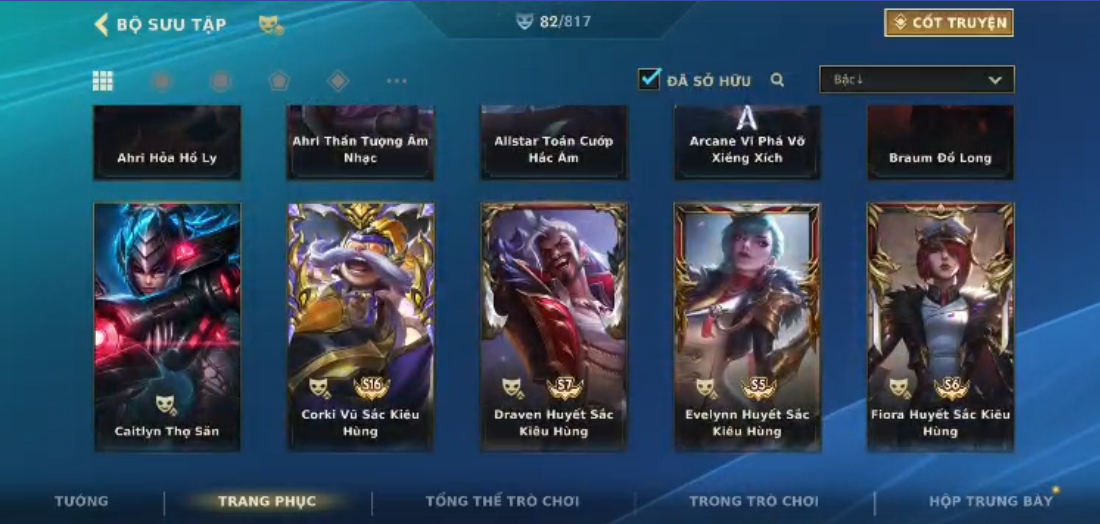Open the Hộp Trưng Bày tab

point(990,501)
